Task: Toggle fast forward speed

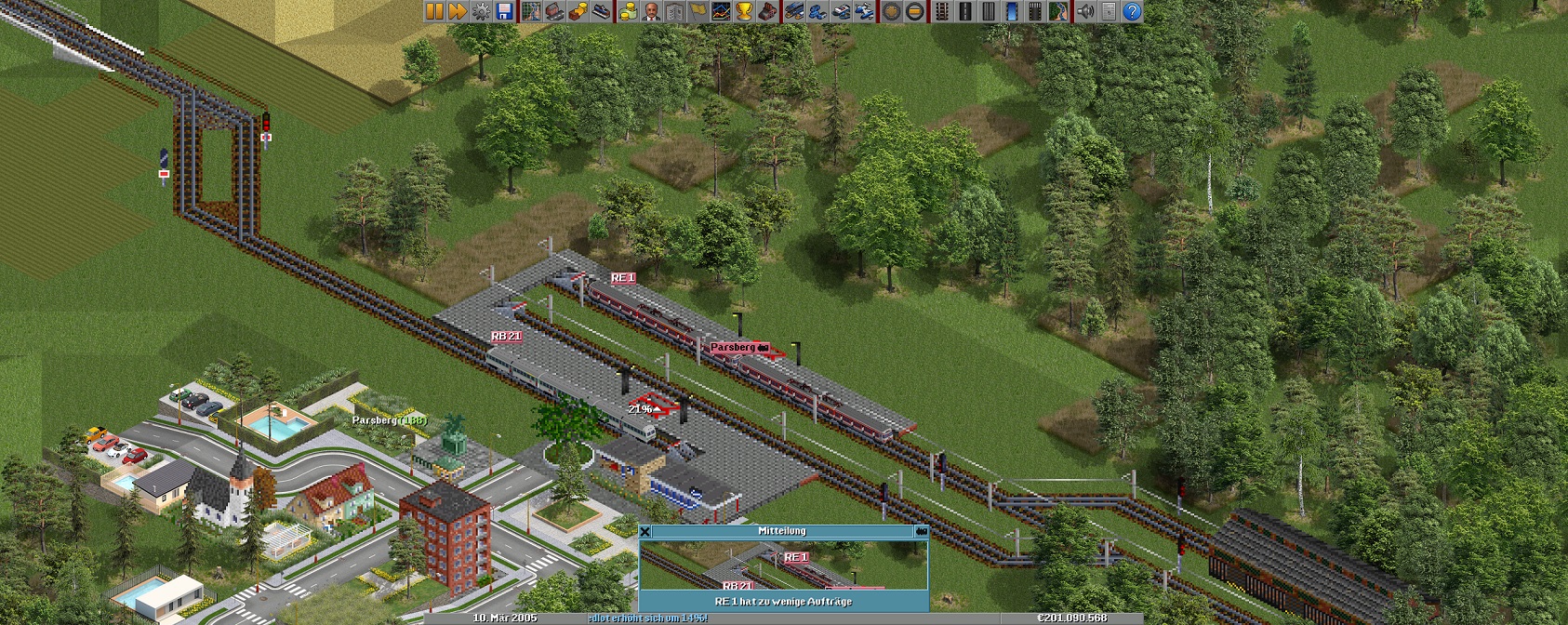Action: (457, 11)
